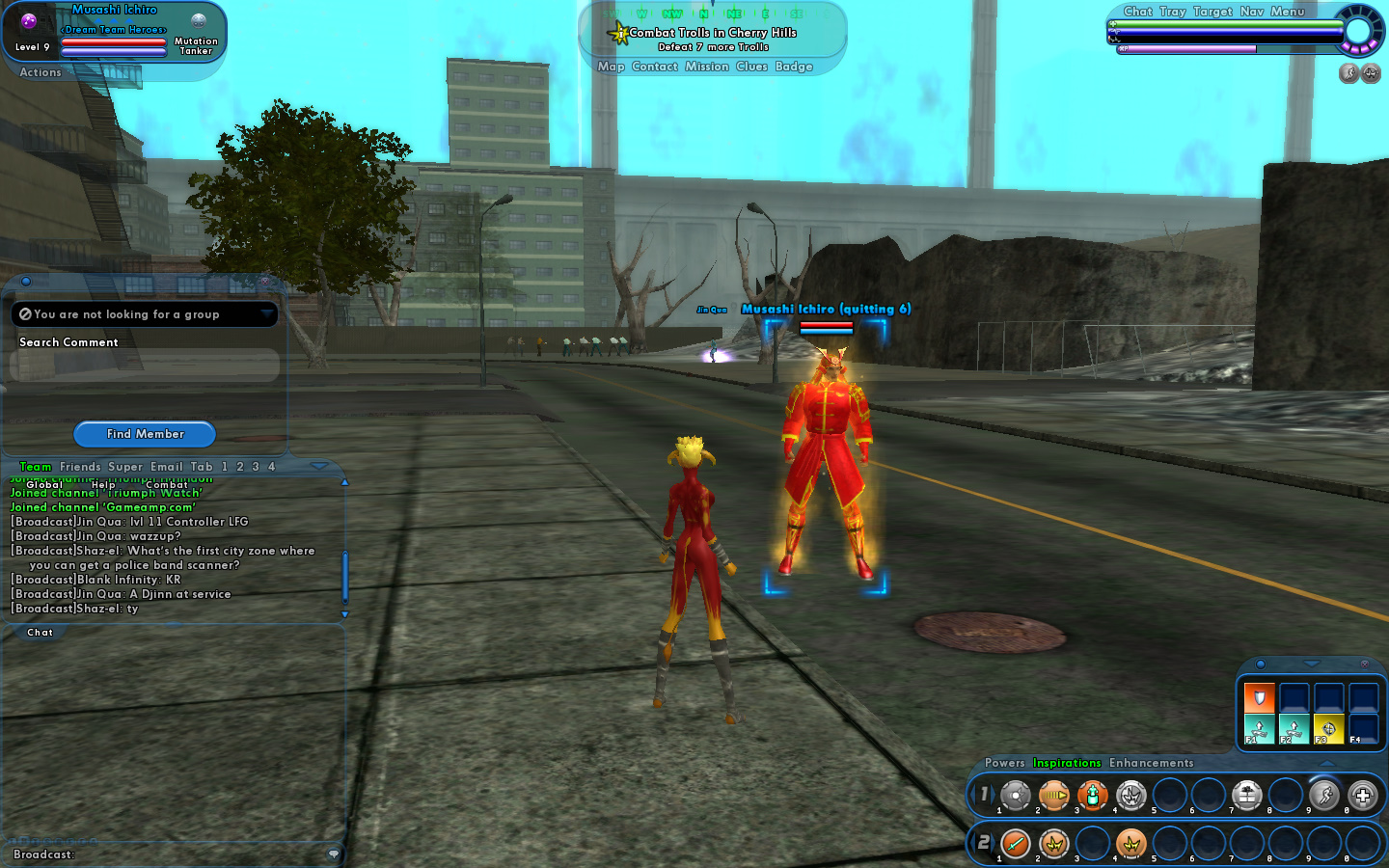Toggle the power Tray window
Image resolution: width=1389 pixels, height=868 pixels.
point(1172,12)
